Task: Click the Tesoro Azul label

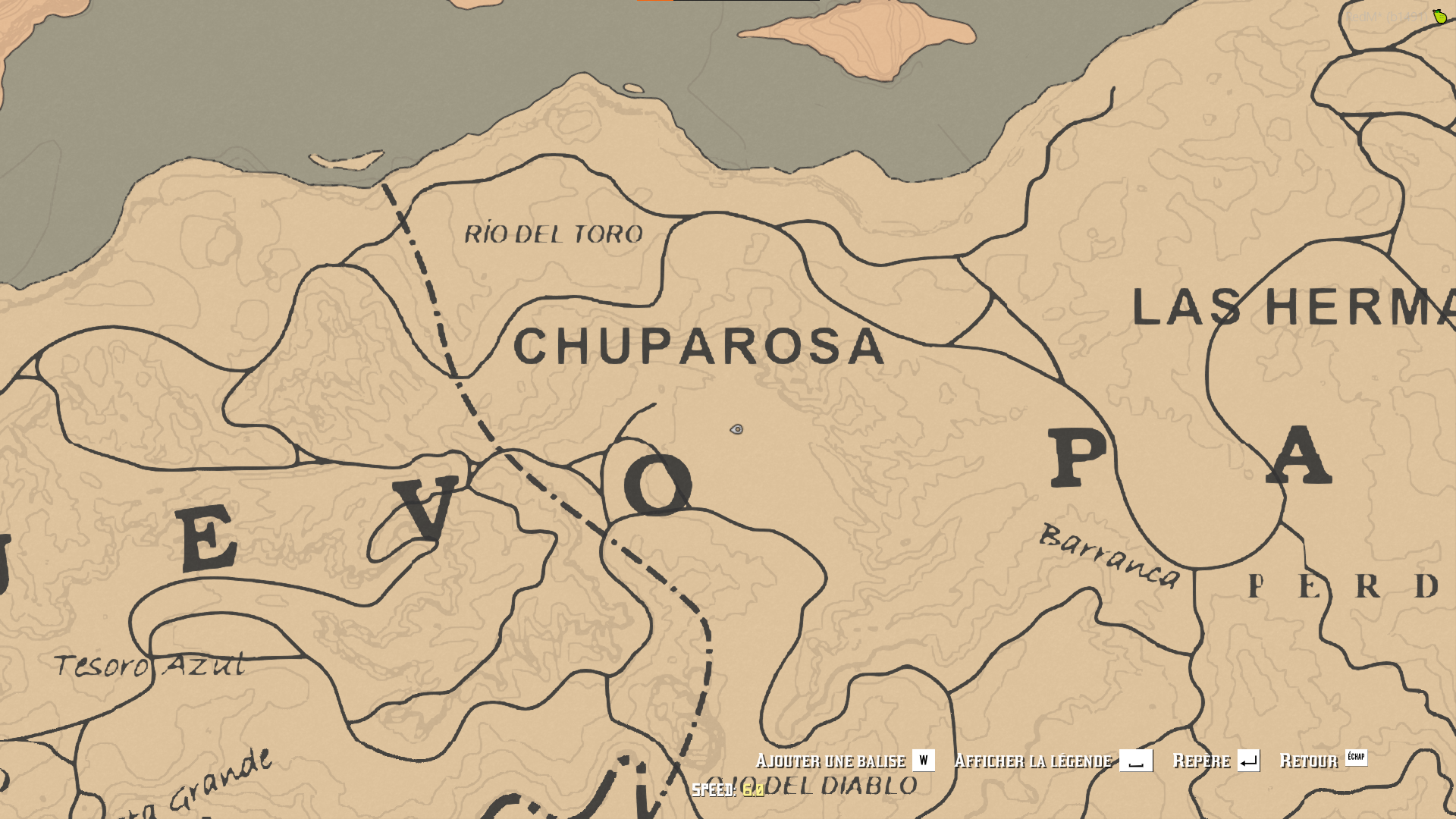Action: (x=150, y=666)
